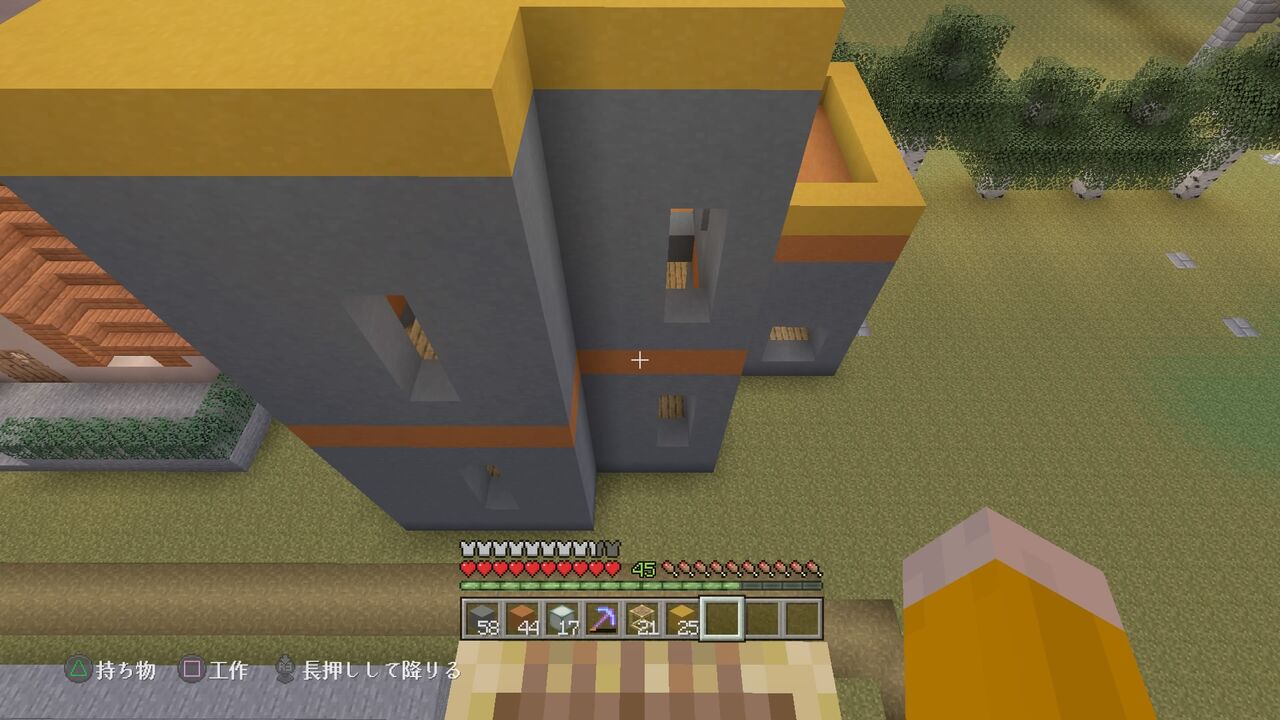1280x720 pixels.
Task: Select the scaffolding stack of 21
Action: click(642, 618)
